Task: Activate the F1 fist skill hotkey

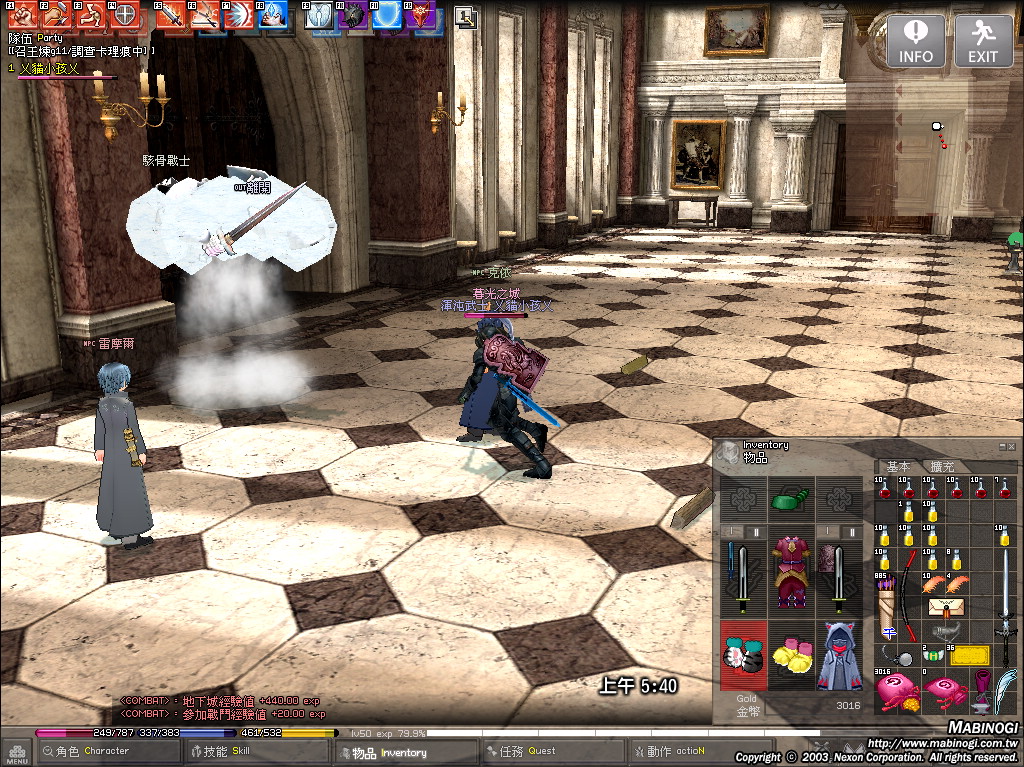Action: 23,14
